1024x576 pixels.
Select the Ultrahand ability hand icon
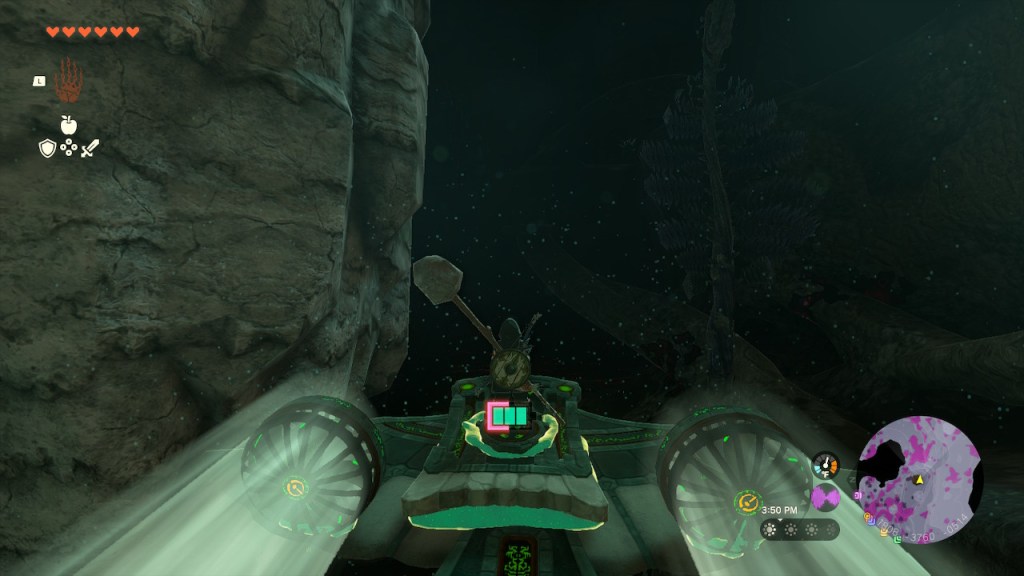pyautogui.click(x=68, y=81)
